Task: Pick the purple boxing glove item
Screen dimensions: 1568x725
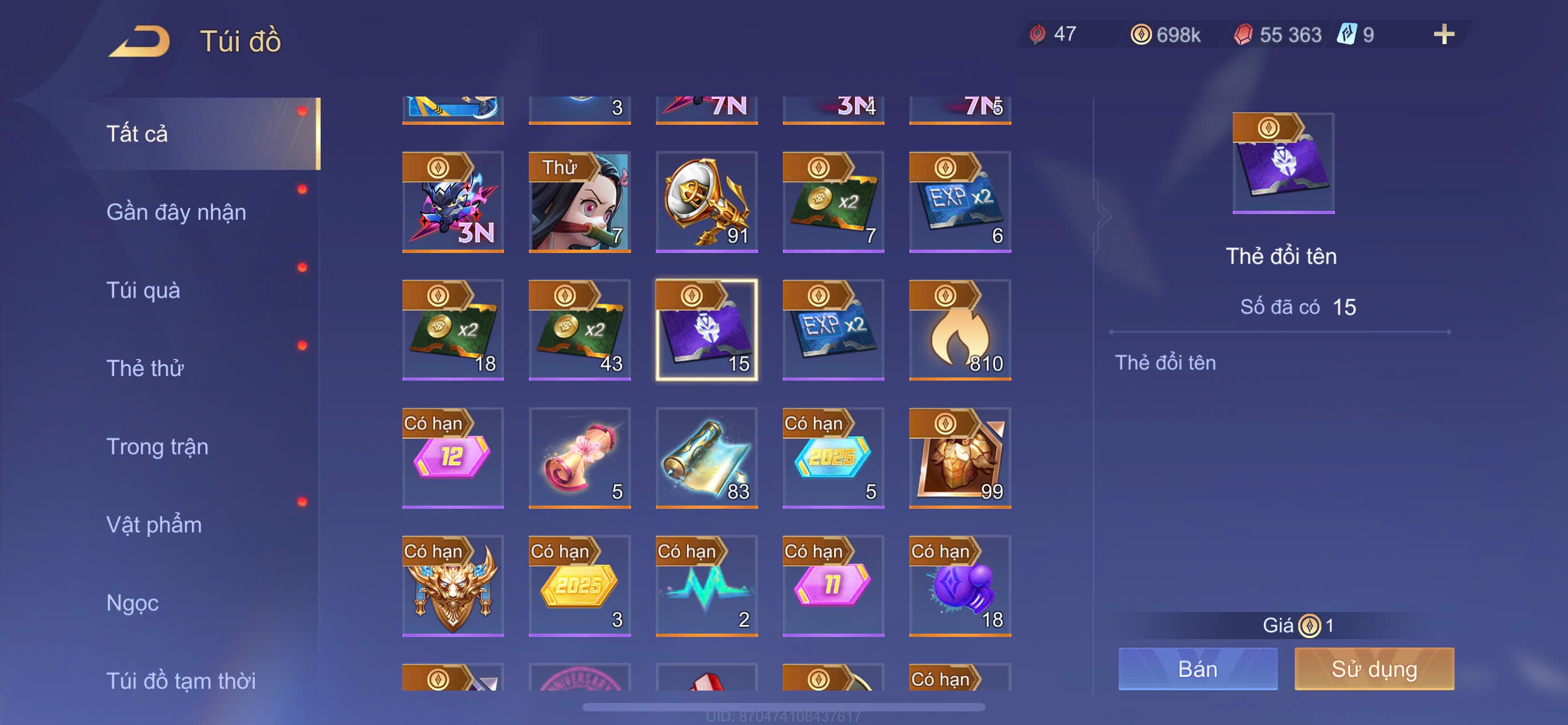Action: (x=960, y=586)
